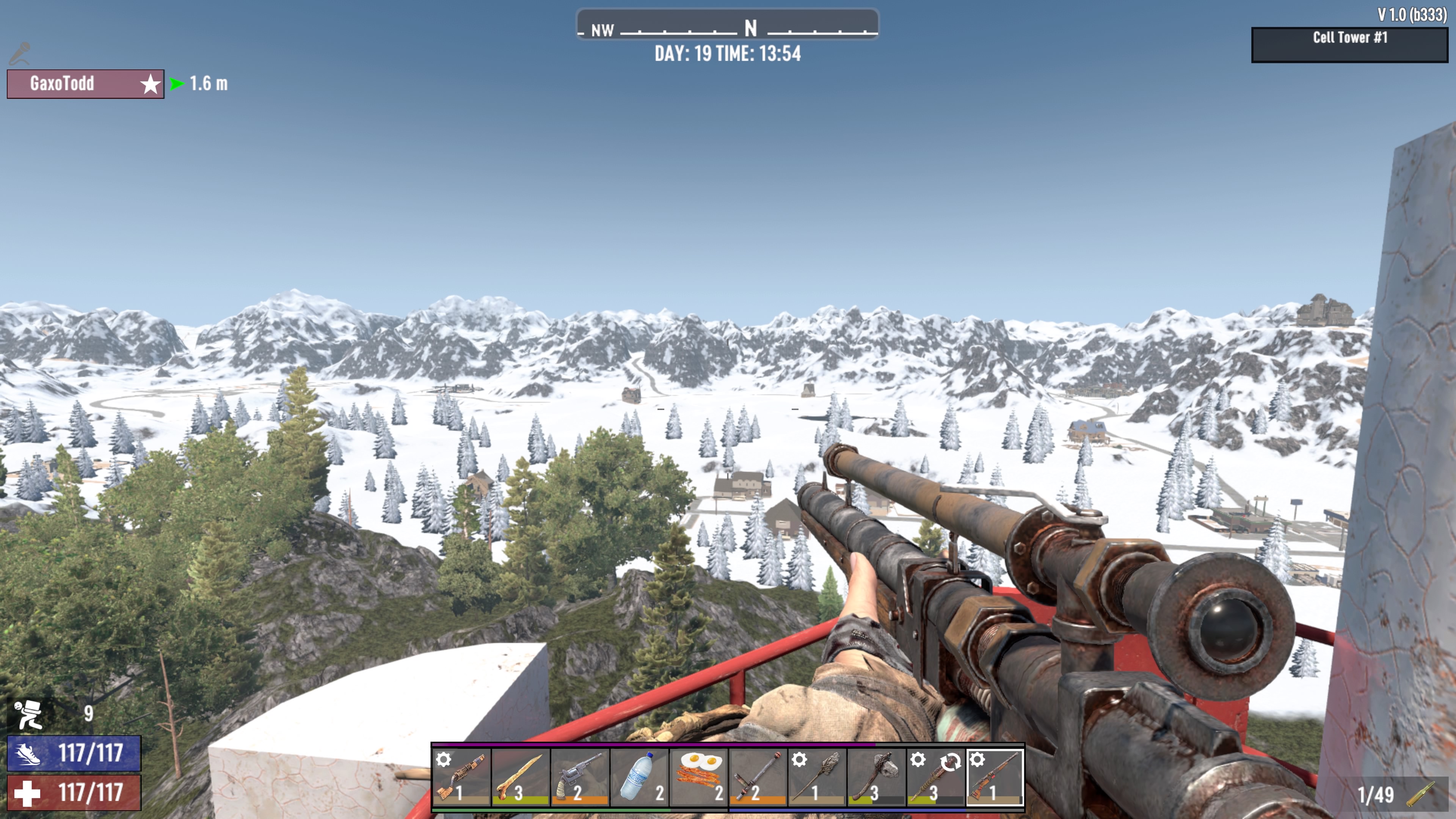Click the GaxoTodd party member entry
Image resolution: width=1456 pixels, height=819 pixels.
coord(85,84)
